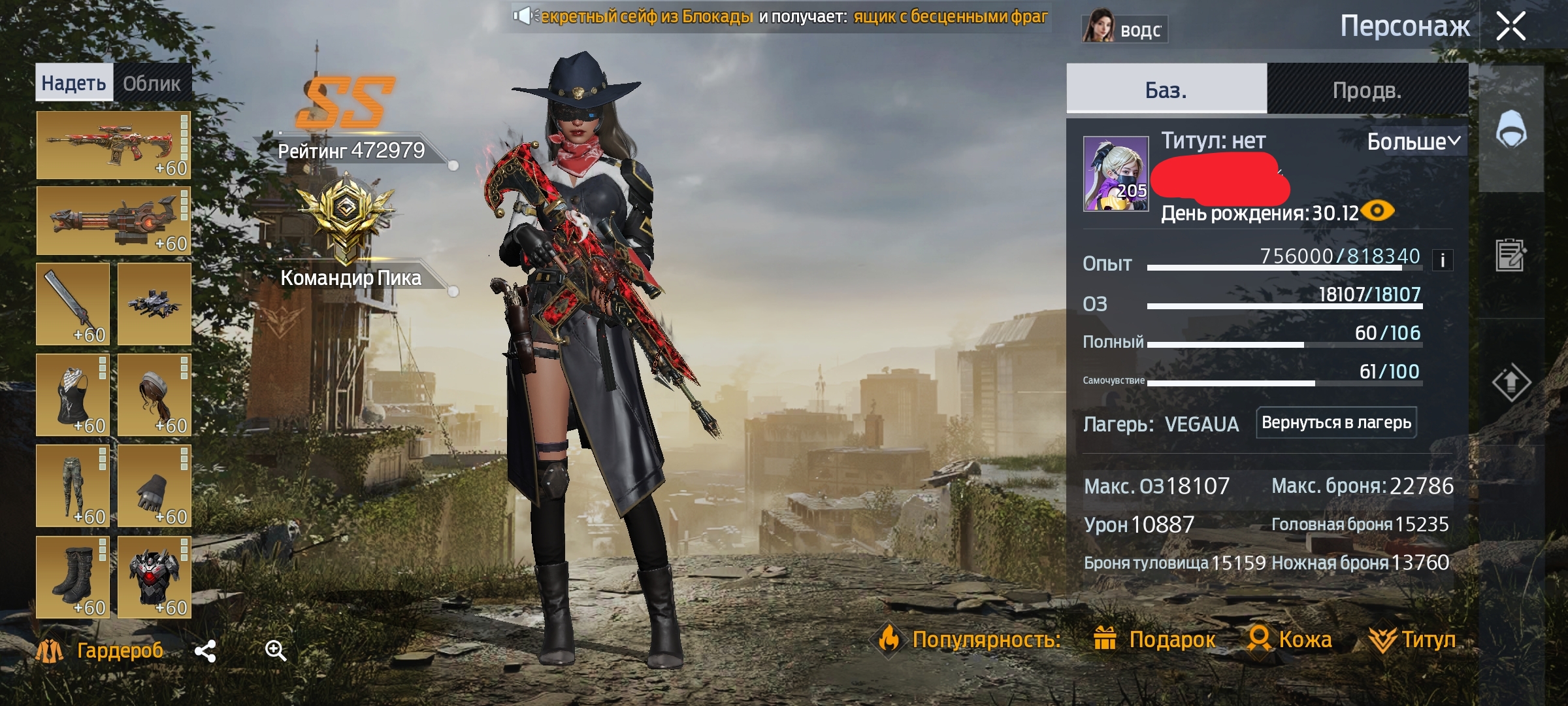Switch to the Облик tab
The height and width of the screenshot is (706, 1568).
click(152, 84)
